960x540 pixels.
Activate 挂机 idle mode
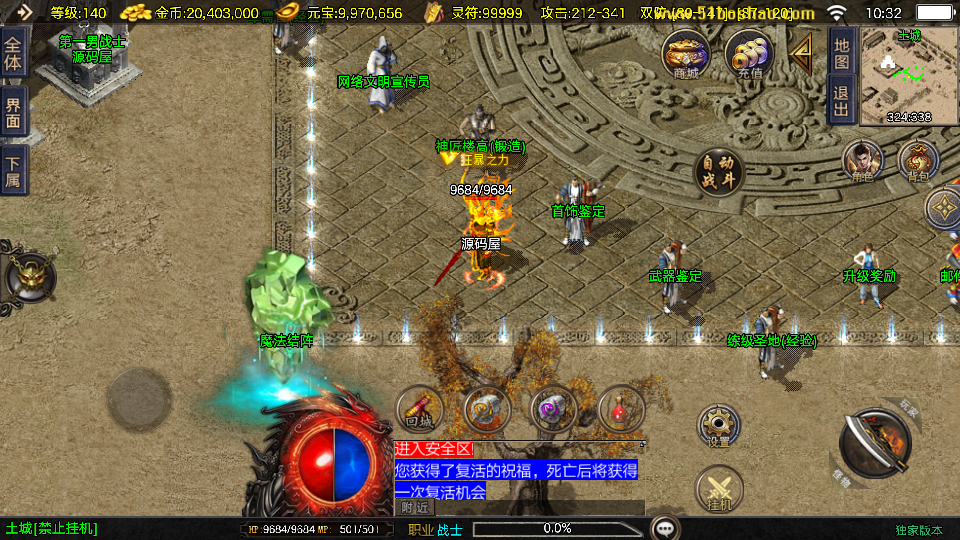719,490
